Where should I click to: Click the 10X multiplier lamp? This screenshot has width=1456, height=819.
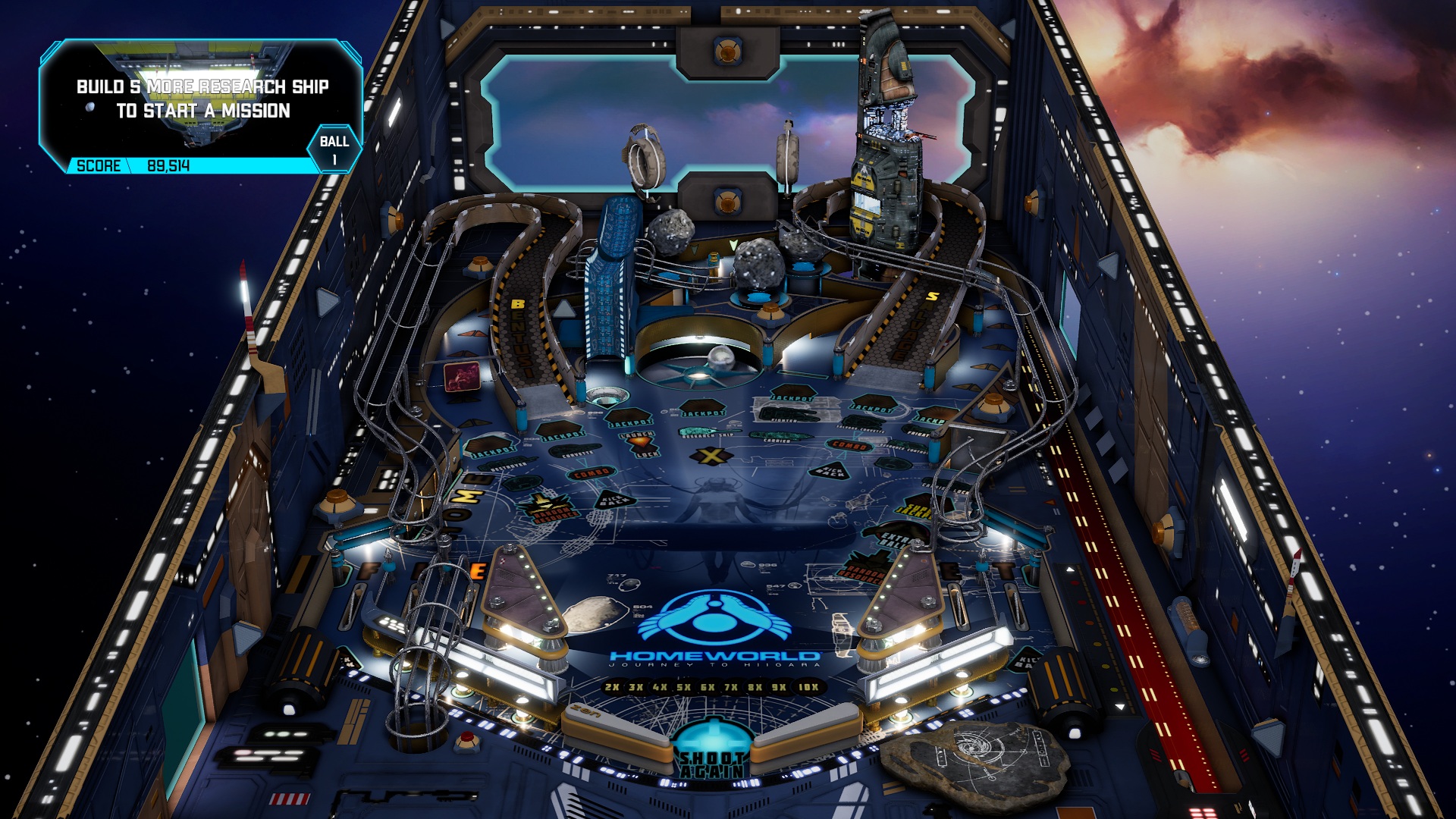807,687
